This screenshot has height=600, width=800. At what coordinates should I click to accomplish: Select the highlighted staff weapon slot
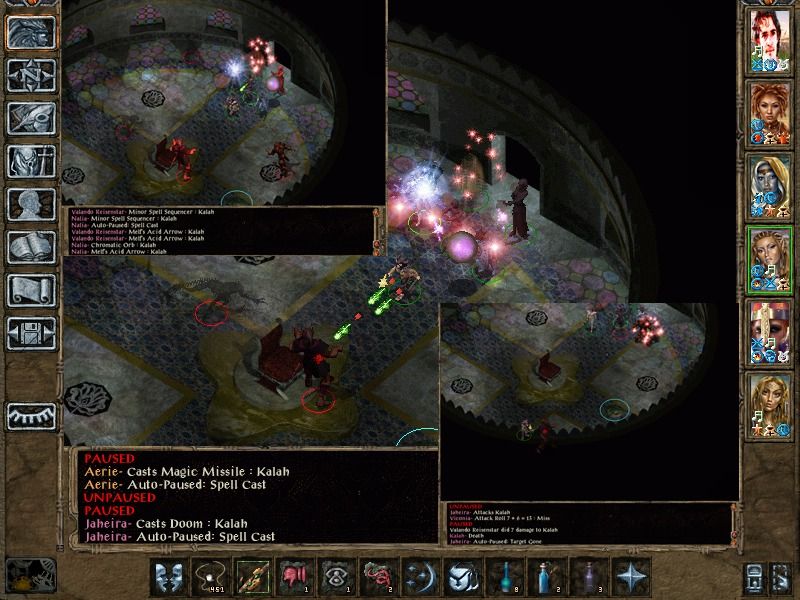point(251,576)
